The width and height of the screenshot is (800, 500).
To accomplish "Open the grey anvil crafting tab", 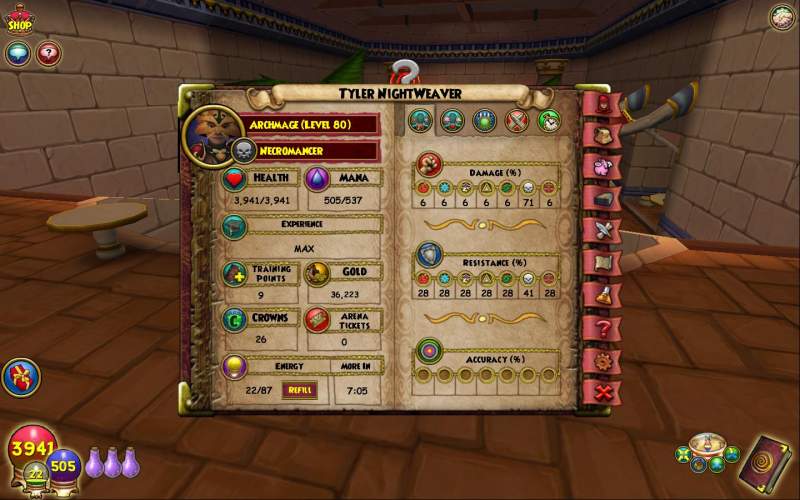I will pos(603,198).
